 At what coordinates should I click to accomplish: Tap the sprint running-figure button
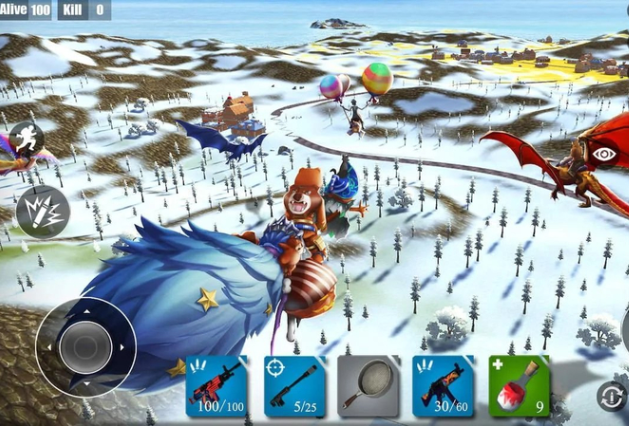(x=22, y=139)
